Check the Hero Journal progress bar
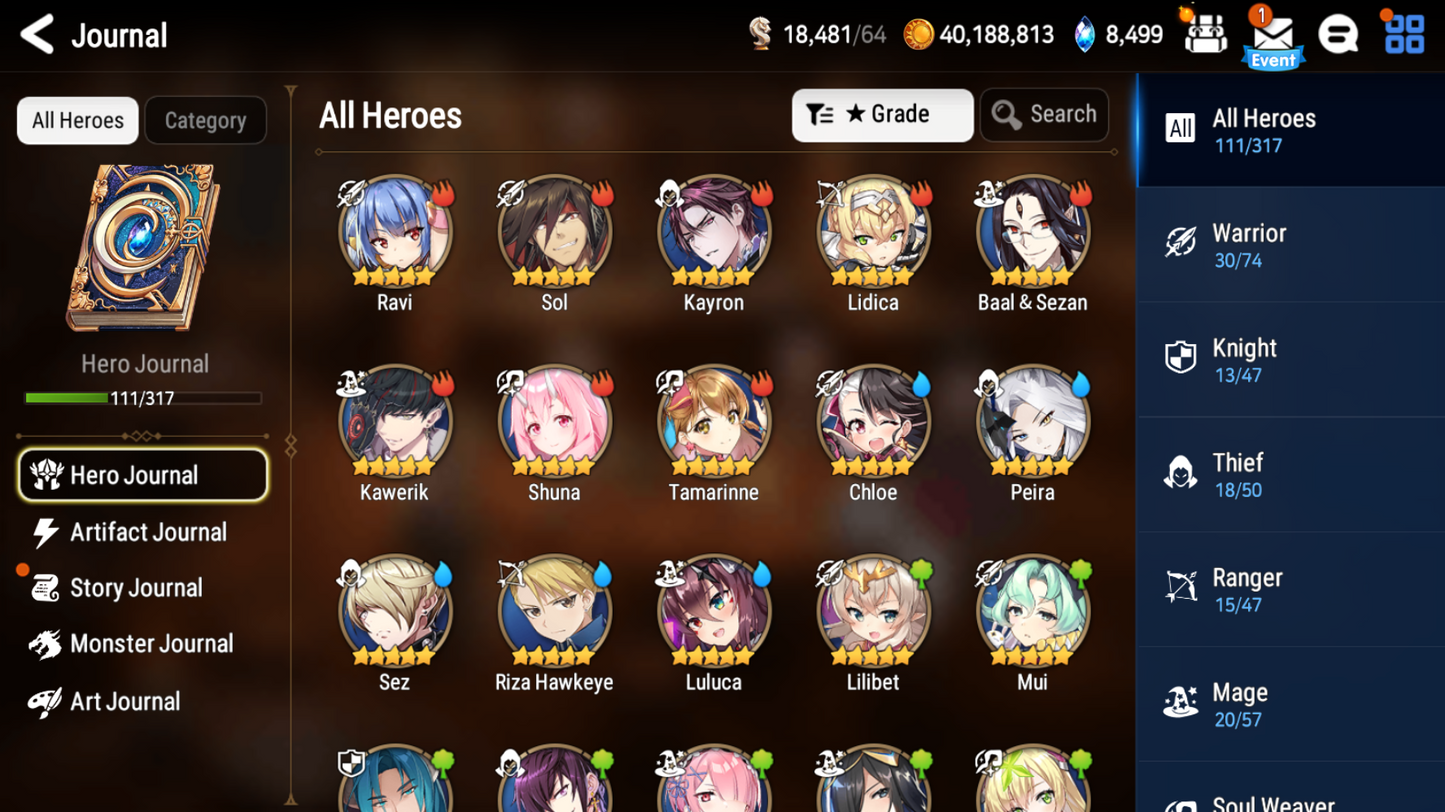1445x812 pixels. [144, 397]
